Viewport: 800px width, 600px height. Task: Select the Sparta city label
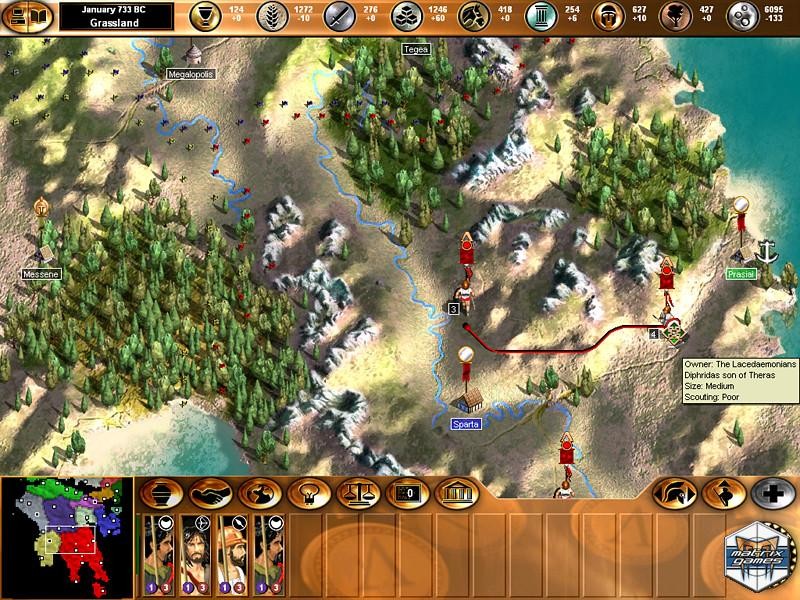[465, 424]
